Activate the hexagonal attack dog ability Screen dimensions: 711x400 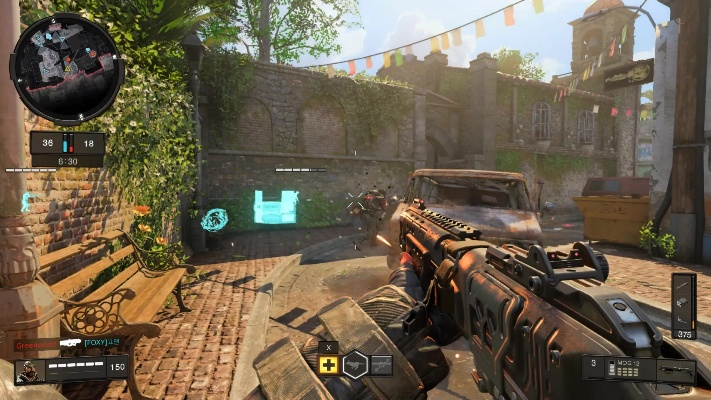coord(355,364)
